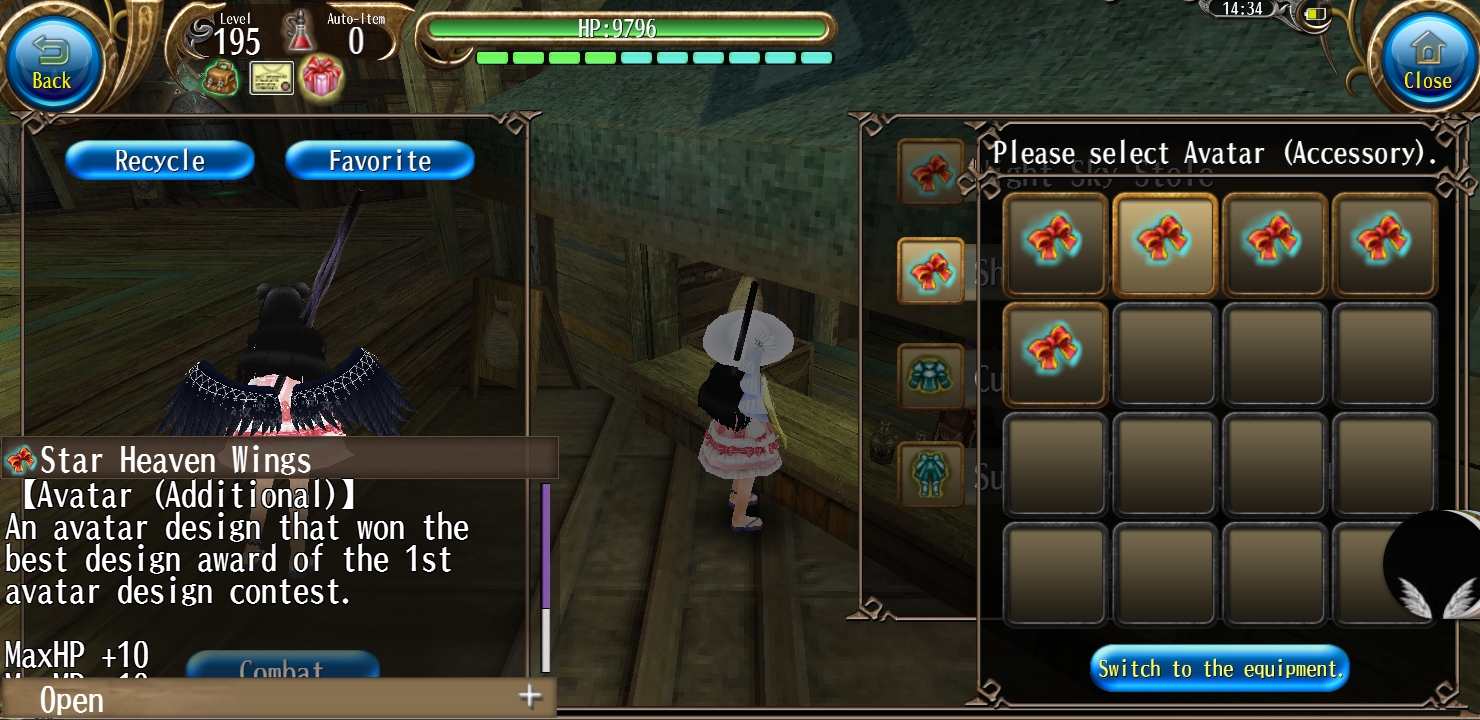Switch to the equipment
The height and width of the screenshot is (720, 1480).
[x=1218, y=668]
